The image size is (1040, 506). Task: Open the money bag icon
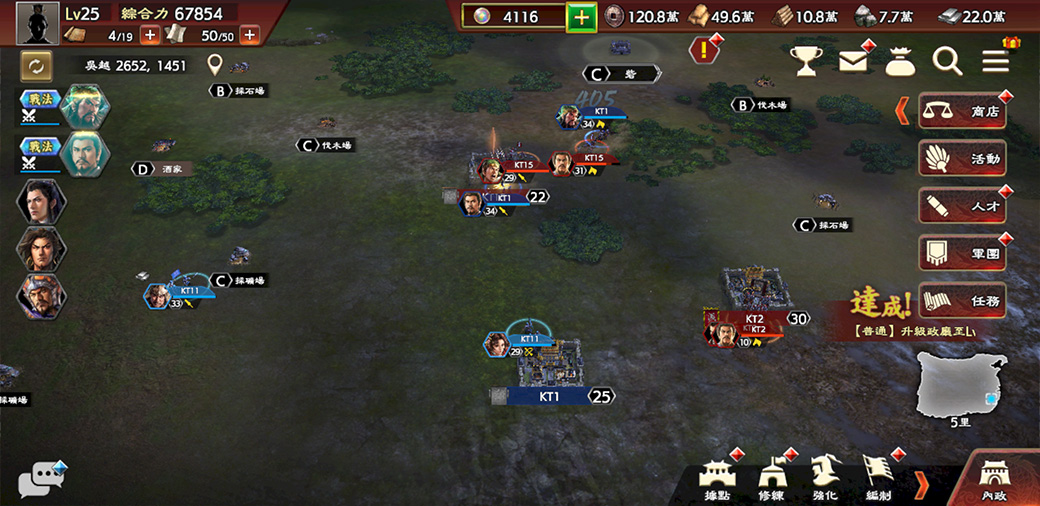[900, 62]
